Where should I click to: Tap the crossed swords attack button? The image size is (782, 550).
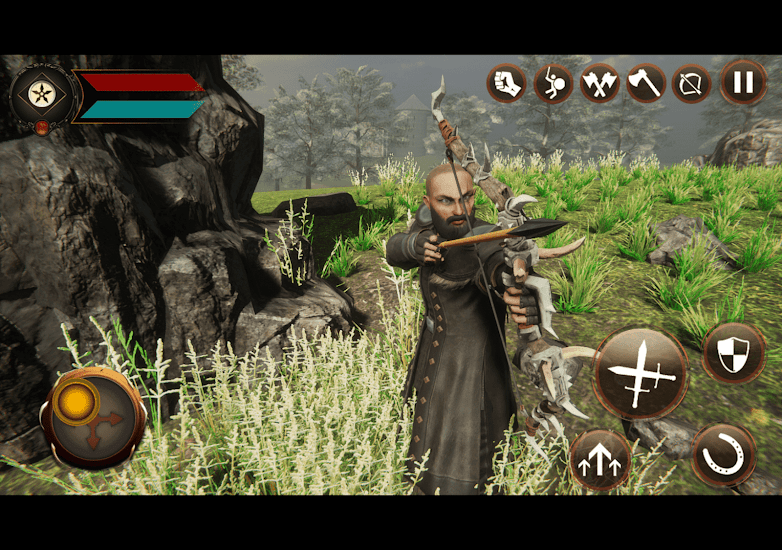click(641, 374)
